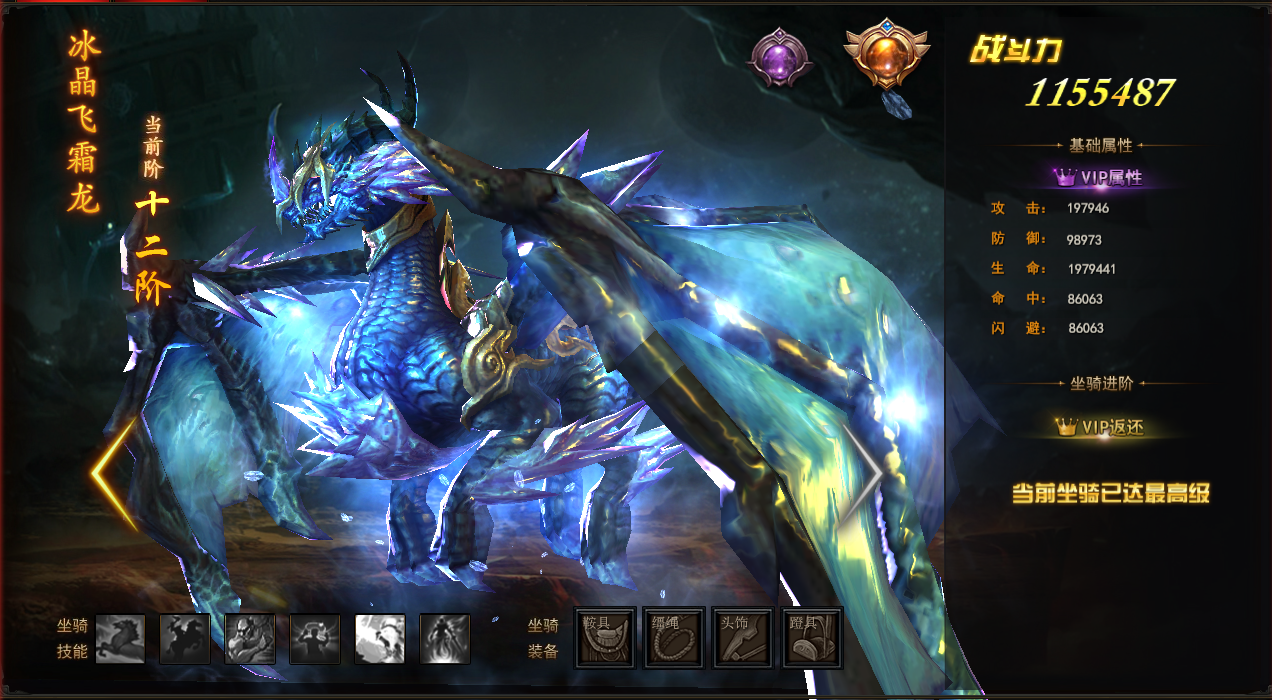Open the 蹬具 stirrup equipment slot

tap(812, 637)
